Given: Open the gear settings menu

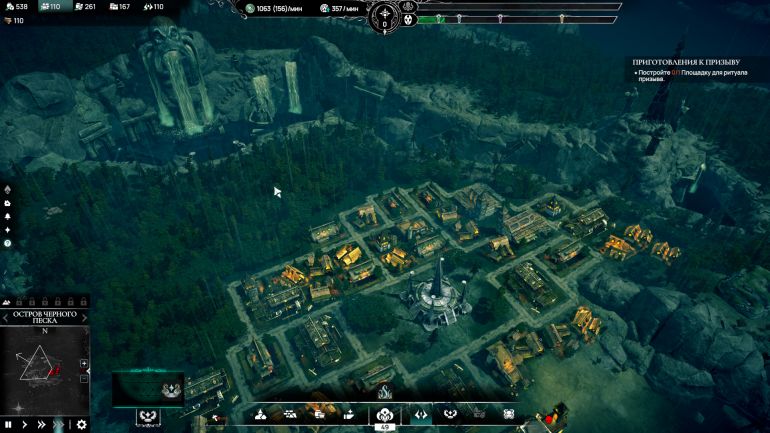Looking at the screenshot, I should pyautogui.click(x=82, y=424).
